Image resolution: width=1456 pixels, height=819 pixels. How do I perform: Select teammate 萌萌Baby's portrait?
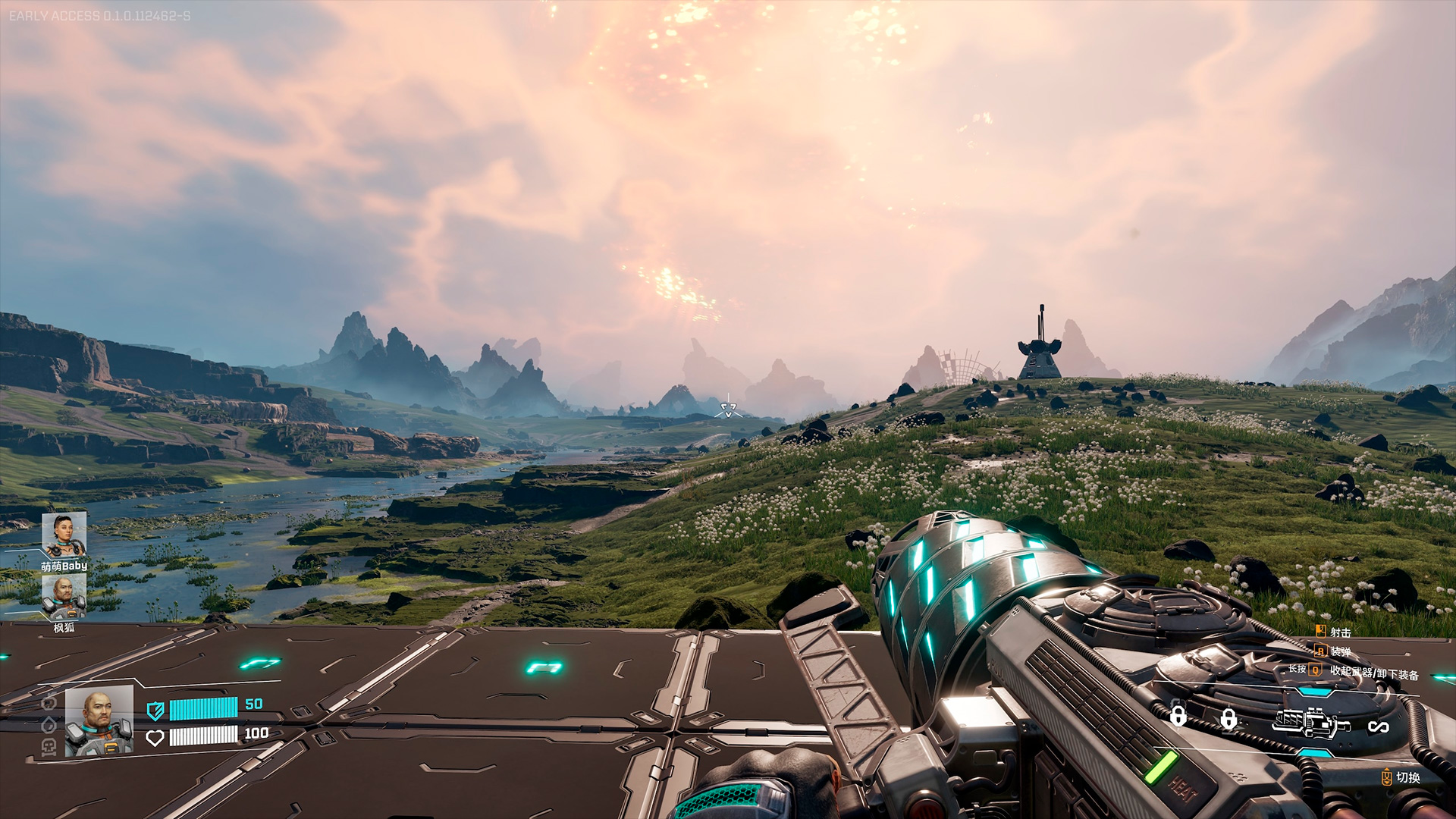tap(64, 535)
